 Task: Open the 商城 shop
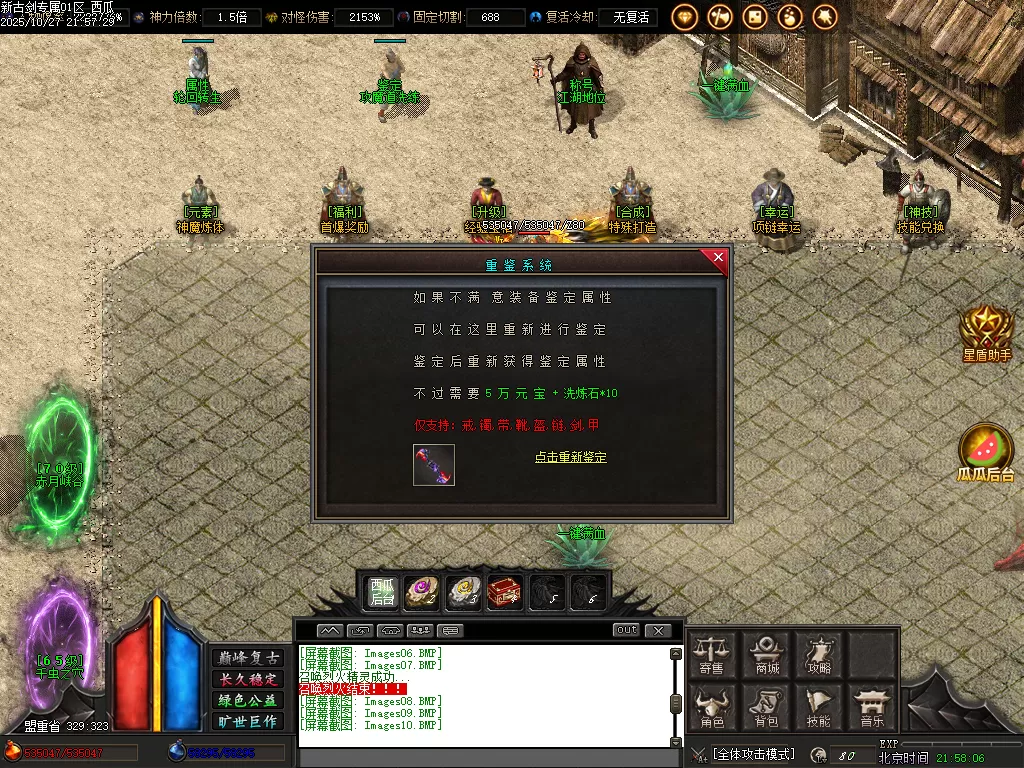point(767,655)
